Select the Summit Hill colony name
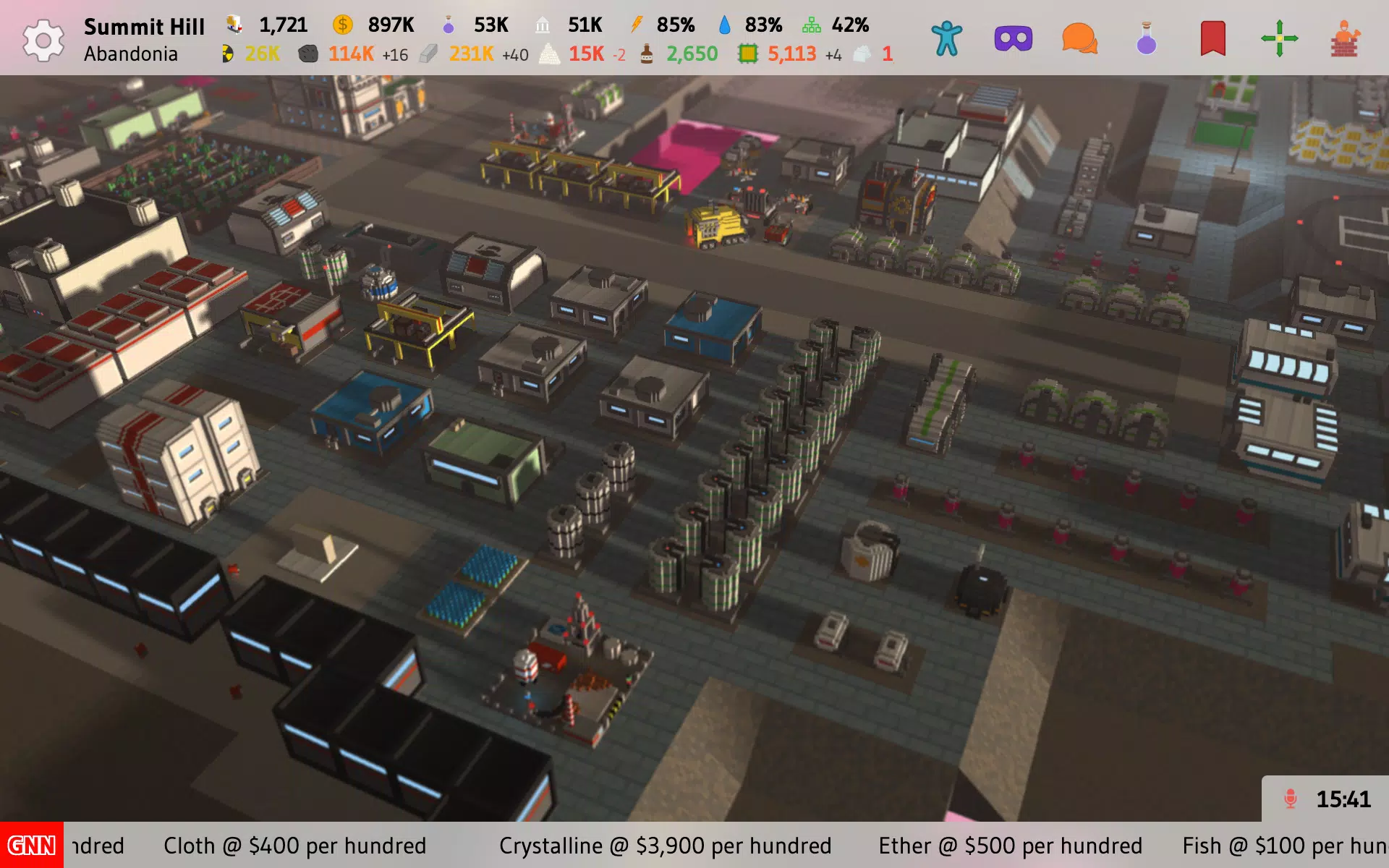 (x=144, y=27)
